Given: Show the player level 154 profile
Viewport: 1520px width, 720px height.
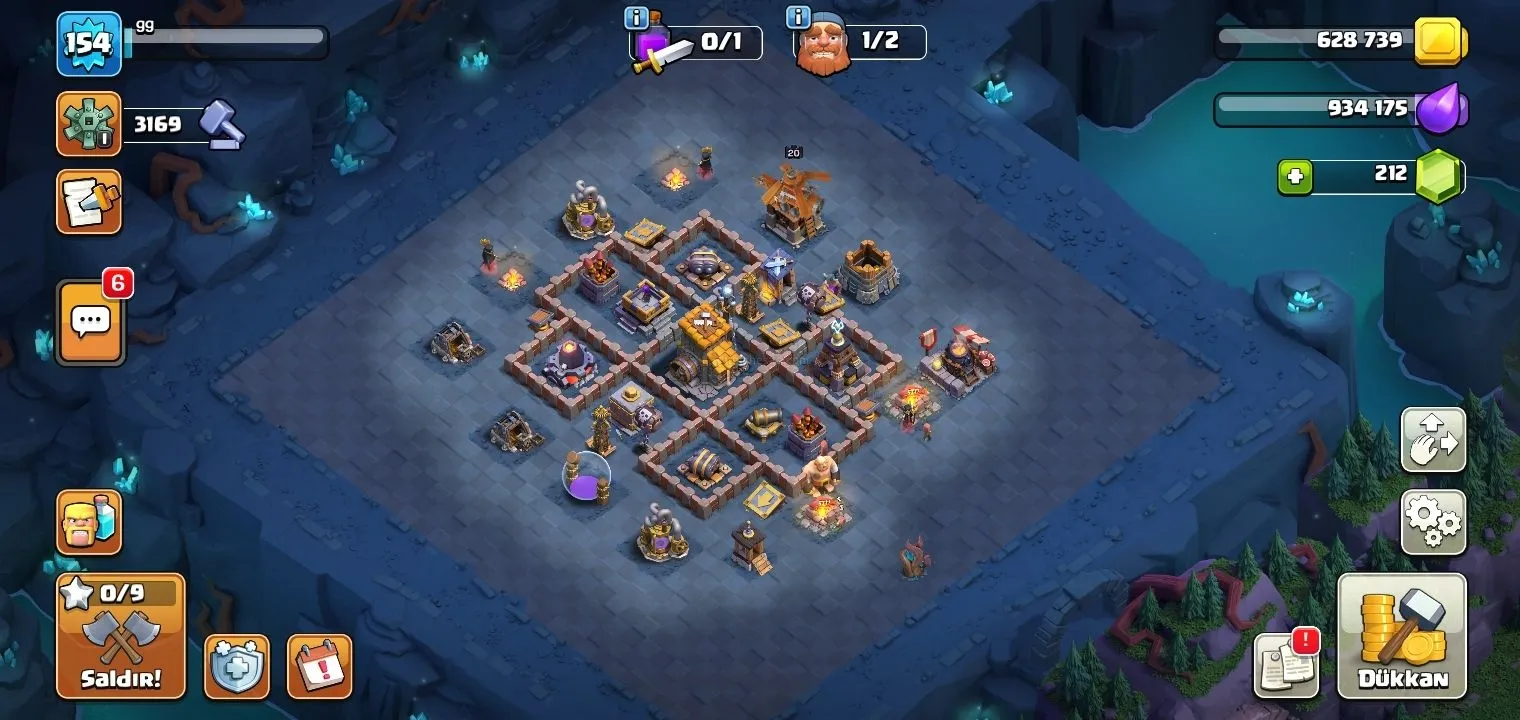Looking at the screenshot, I should (89, 44).
